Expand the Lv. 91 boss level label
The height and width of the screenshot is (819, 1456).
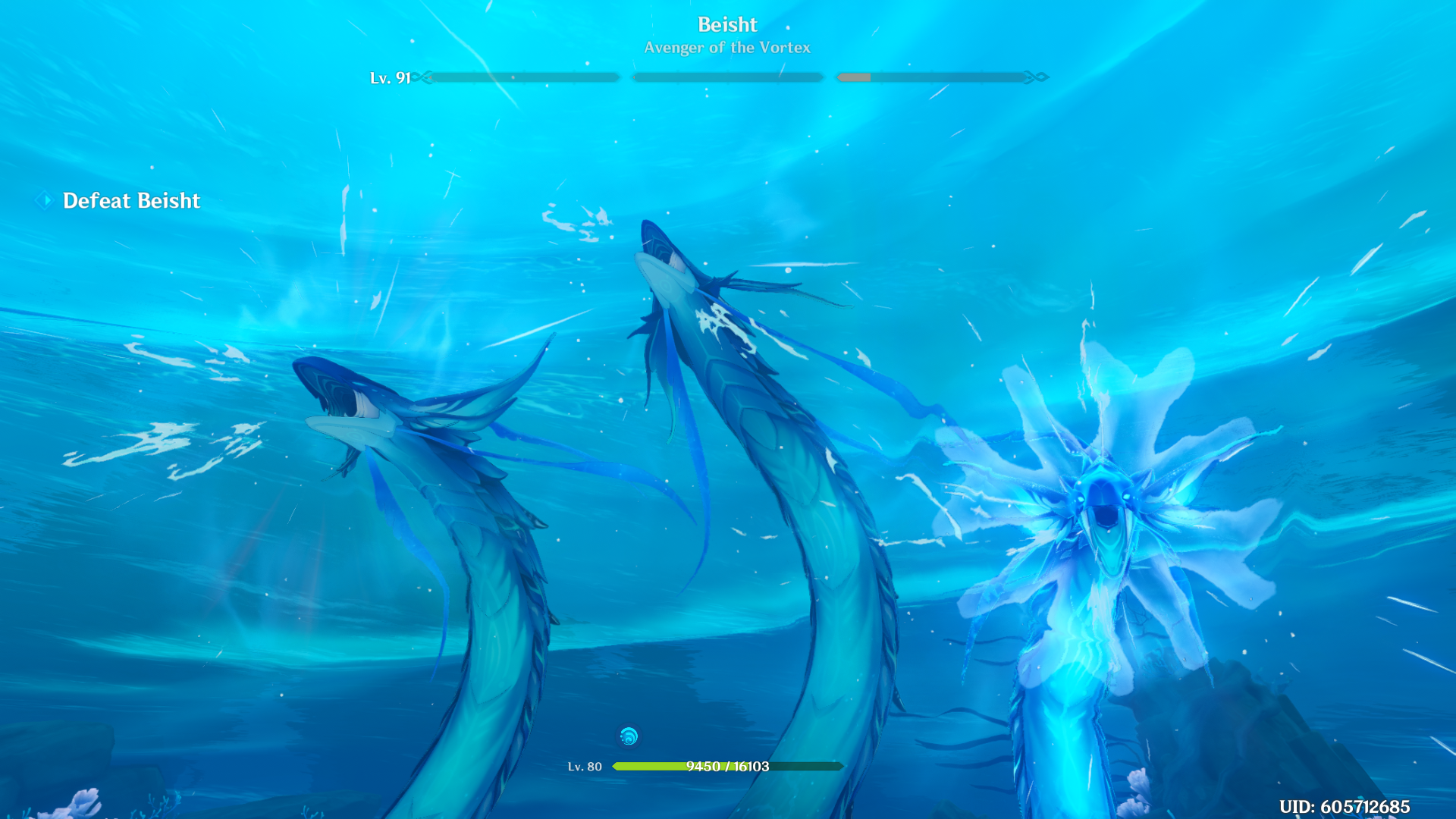pos(389,77)
